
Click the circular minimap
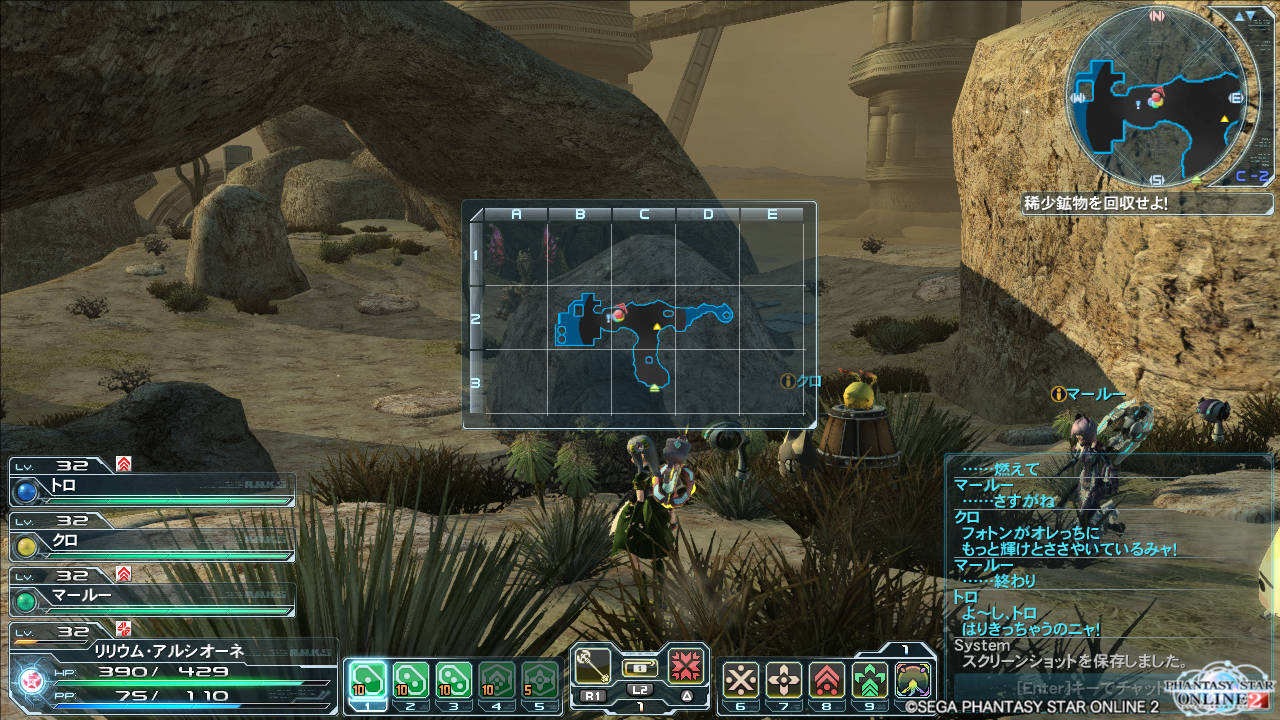1156,98
